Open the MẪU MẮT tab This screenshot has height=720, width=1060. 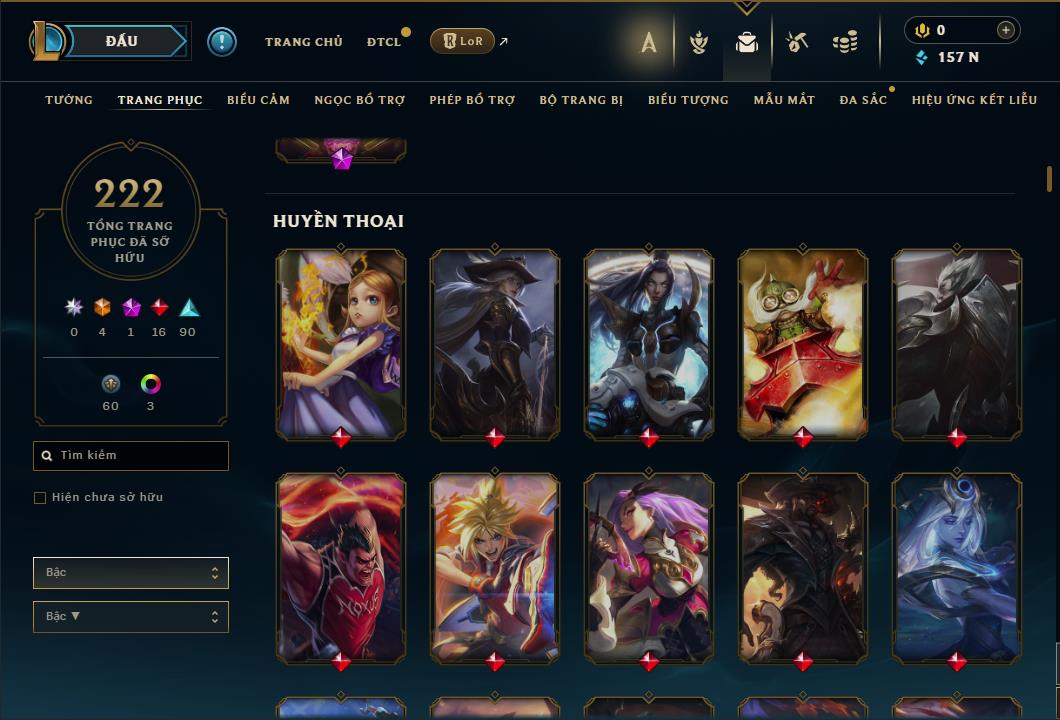(784, 100)
